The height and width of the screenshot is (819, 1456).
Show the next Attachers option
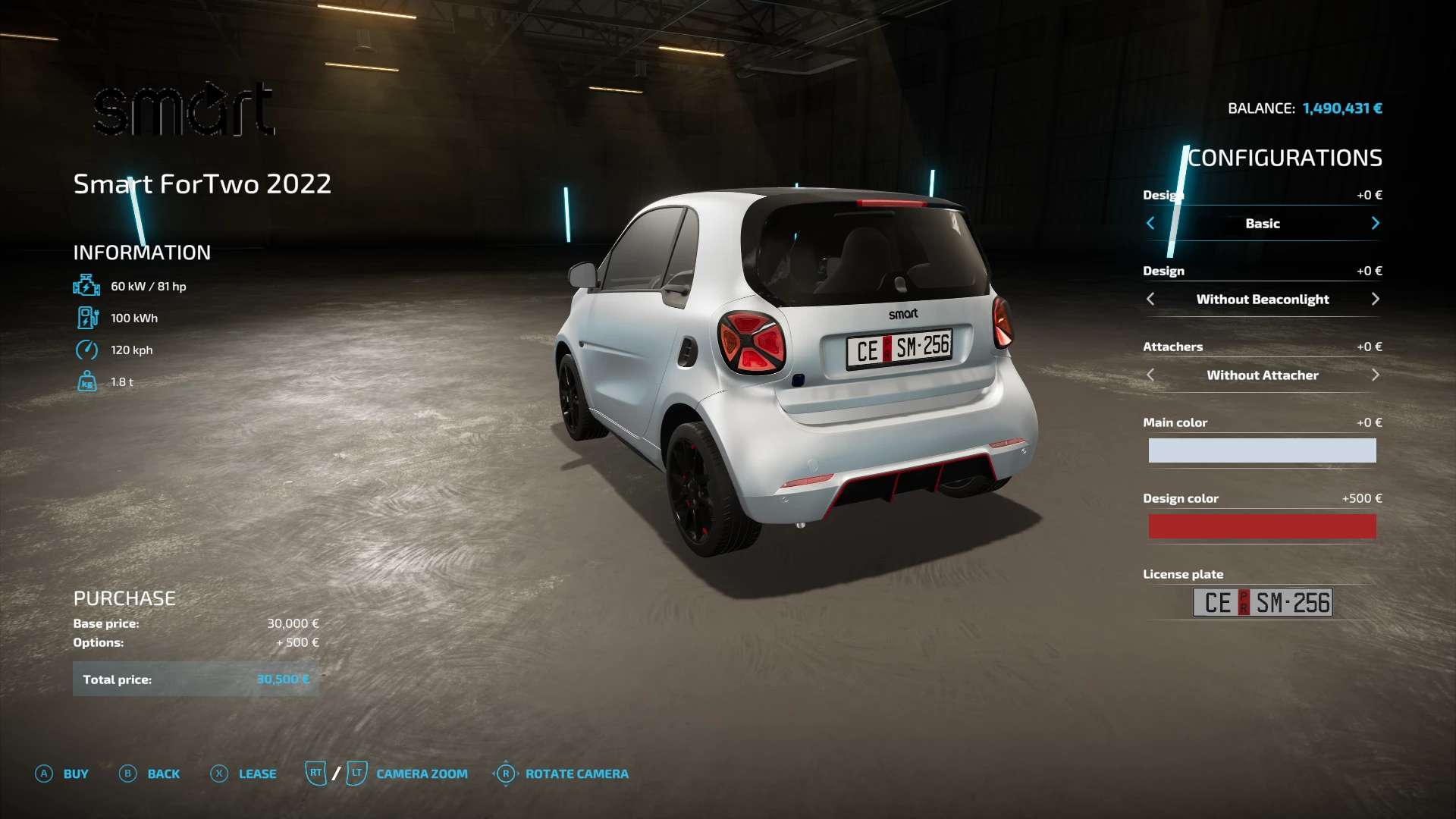[1375, 375]
